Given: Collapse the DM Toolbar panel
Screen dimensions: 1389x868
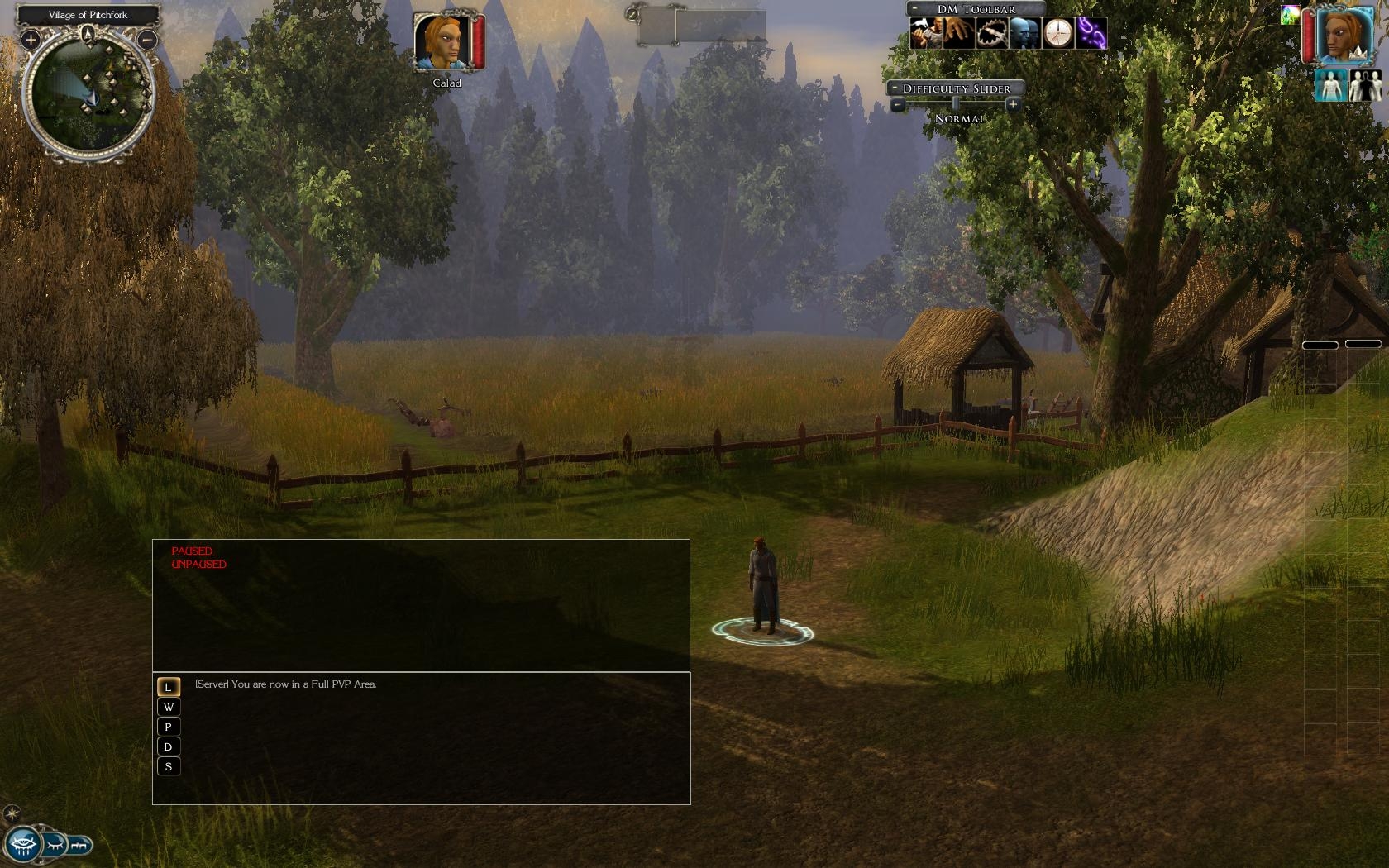Looking at the screenshot, I should pyautogui.click(x=914, y=9).
